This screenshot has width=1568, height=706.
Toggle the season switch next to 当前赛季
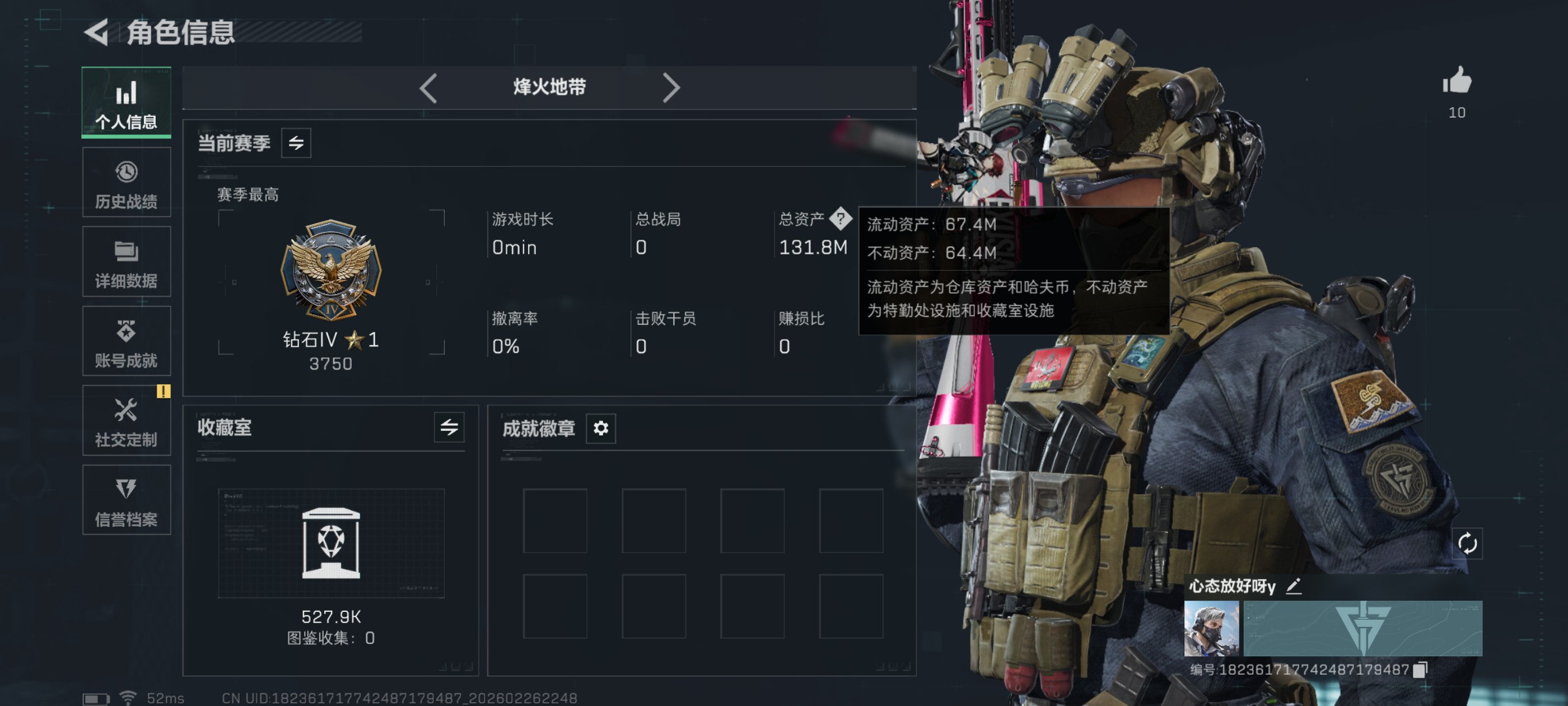coord(296,142)
